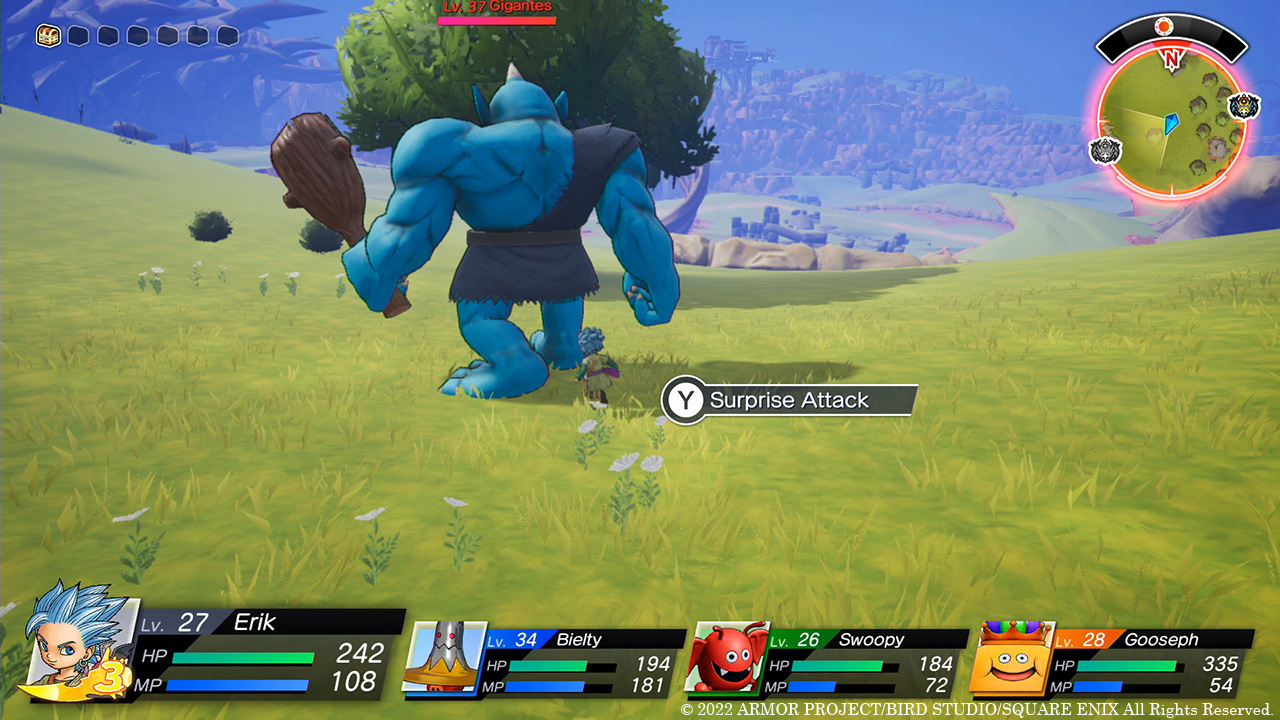Choose Bielty's monster portrait
This screenshot has height=720, width=1280.
pos(443,655)
